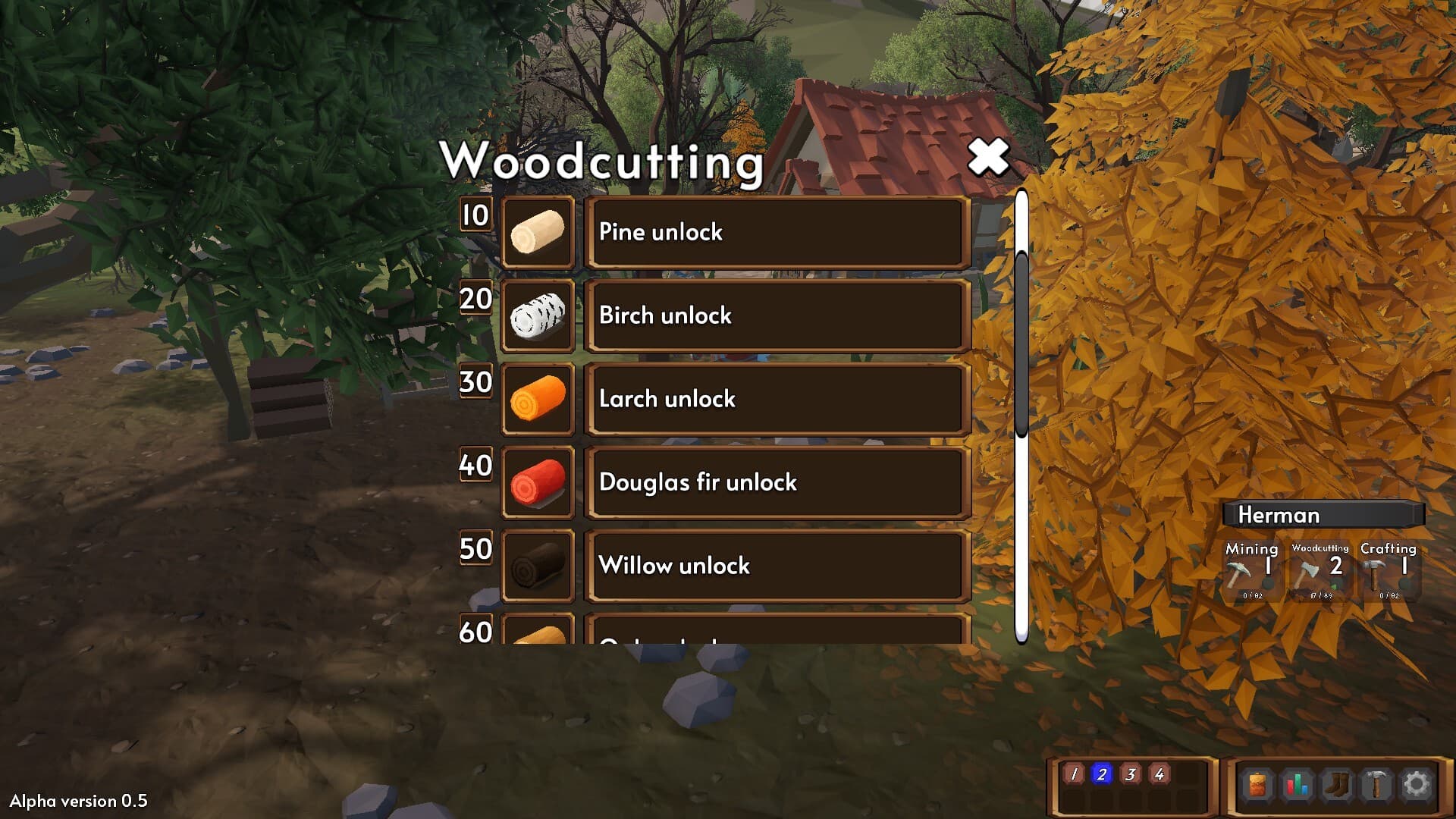Click the Birch unlock entry
This screenshot has height=819, width=1456.
click(777, 315)
